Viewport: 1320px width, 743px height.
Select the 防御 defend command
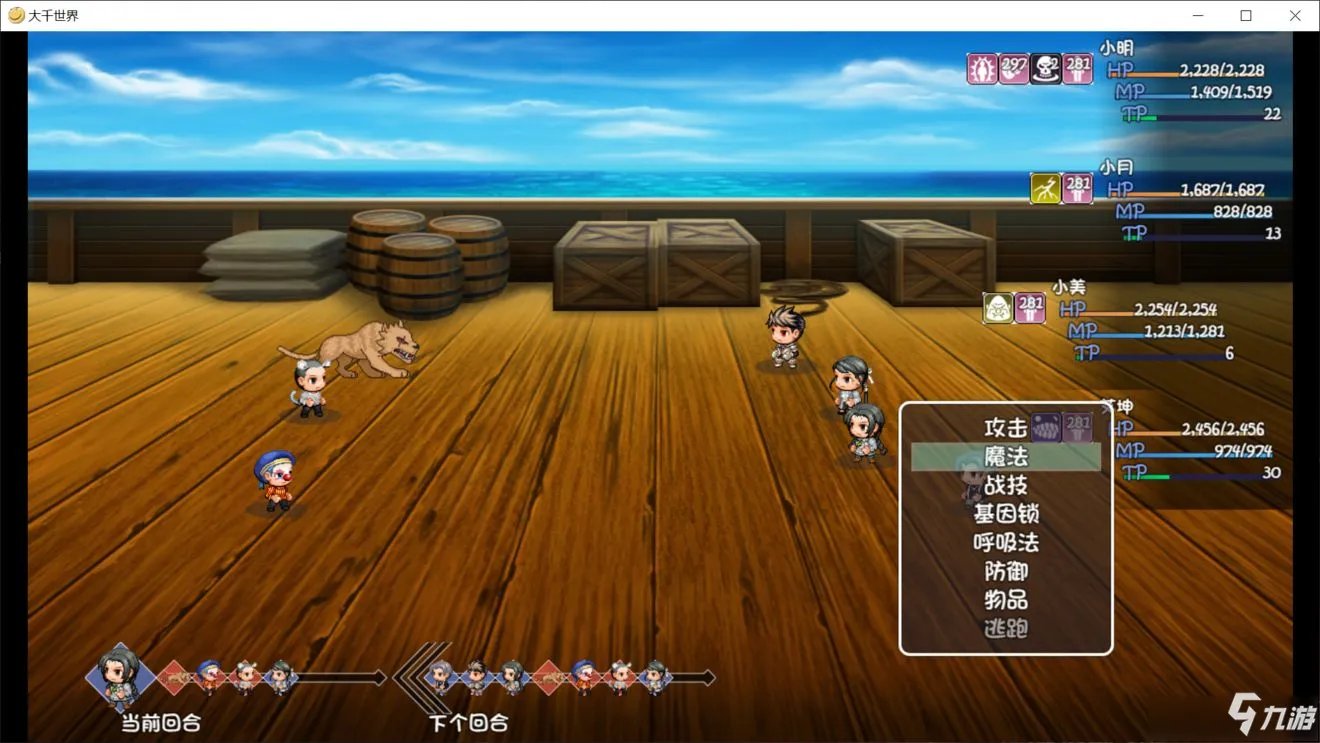pos(1005,572)
